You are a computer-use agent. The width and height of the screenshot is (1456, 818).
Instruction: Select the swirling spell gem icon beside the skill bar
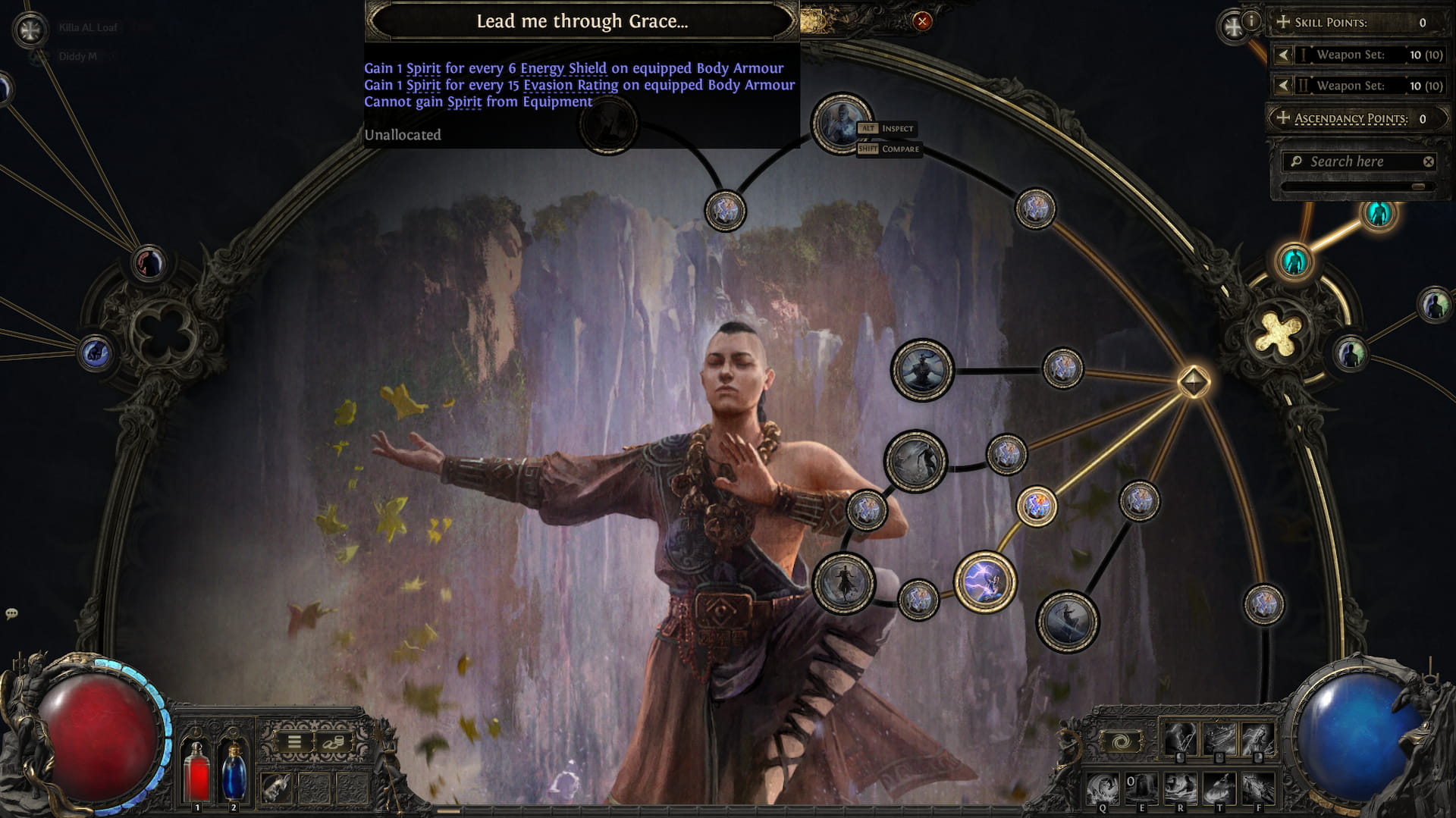(1120, 741)
